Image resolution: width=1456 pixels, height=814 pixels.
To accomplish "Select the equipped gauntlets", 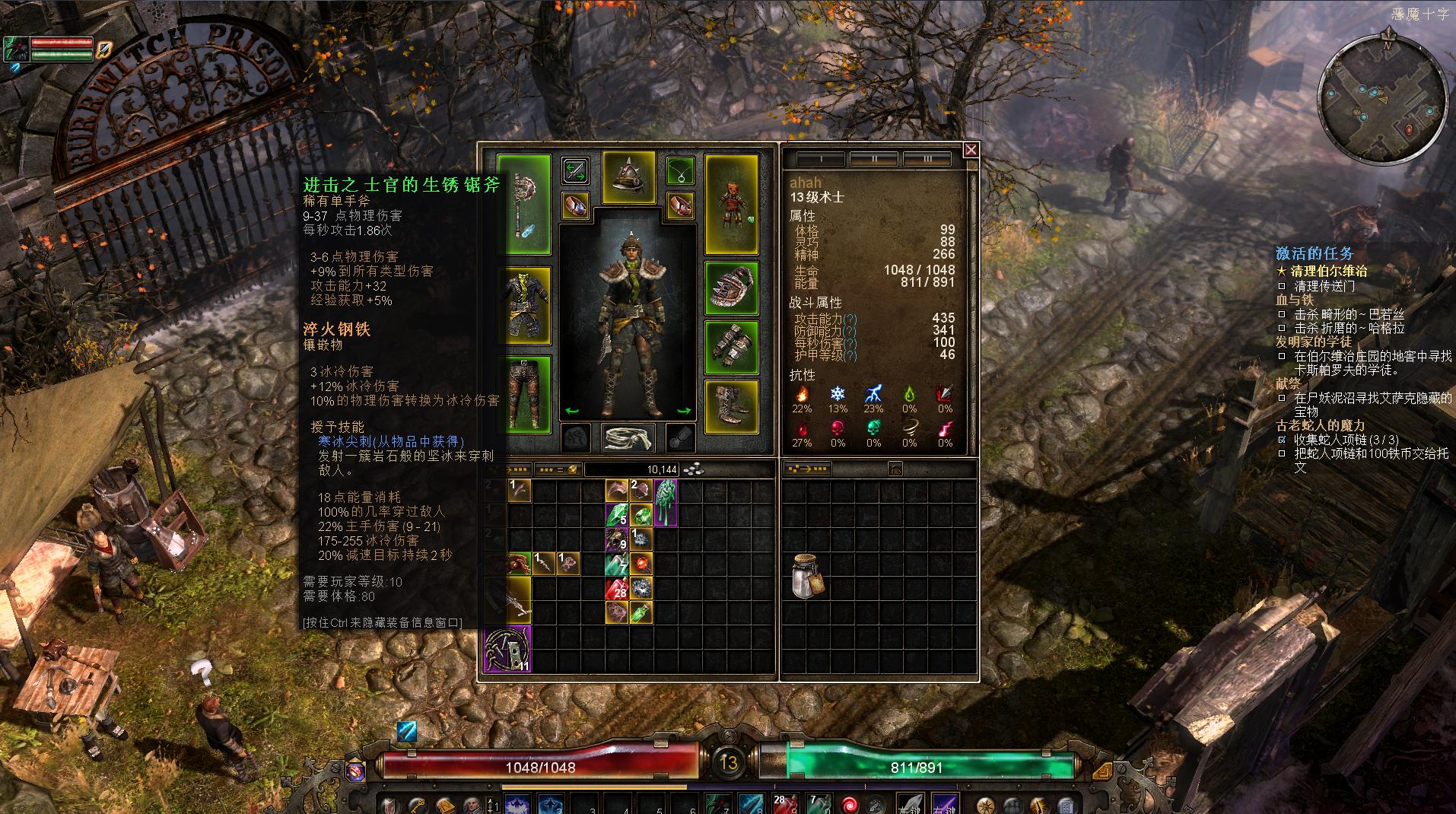I will [x=731, y=347].
